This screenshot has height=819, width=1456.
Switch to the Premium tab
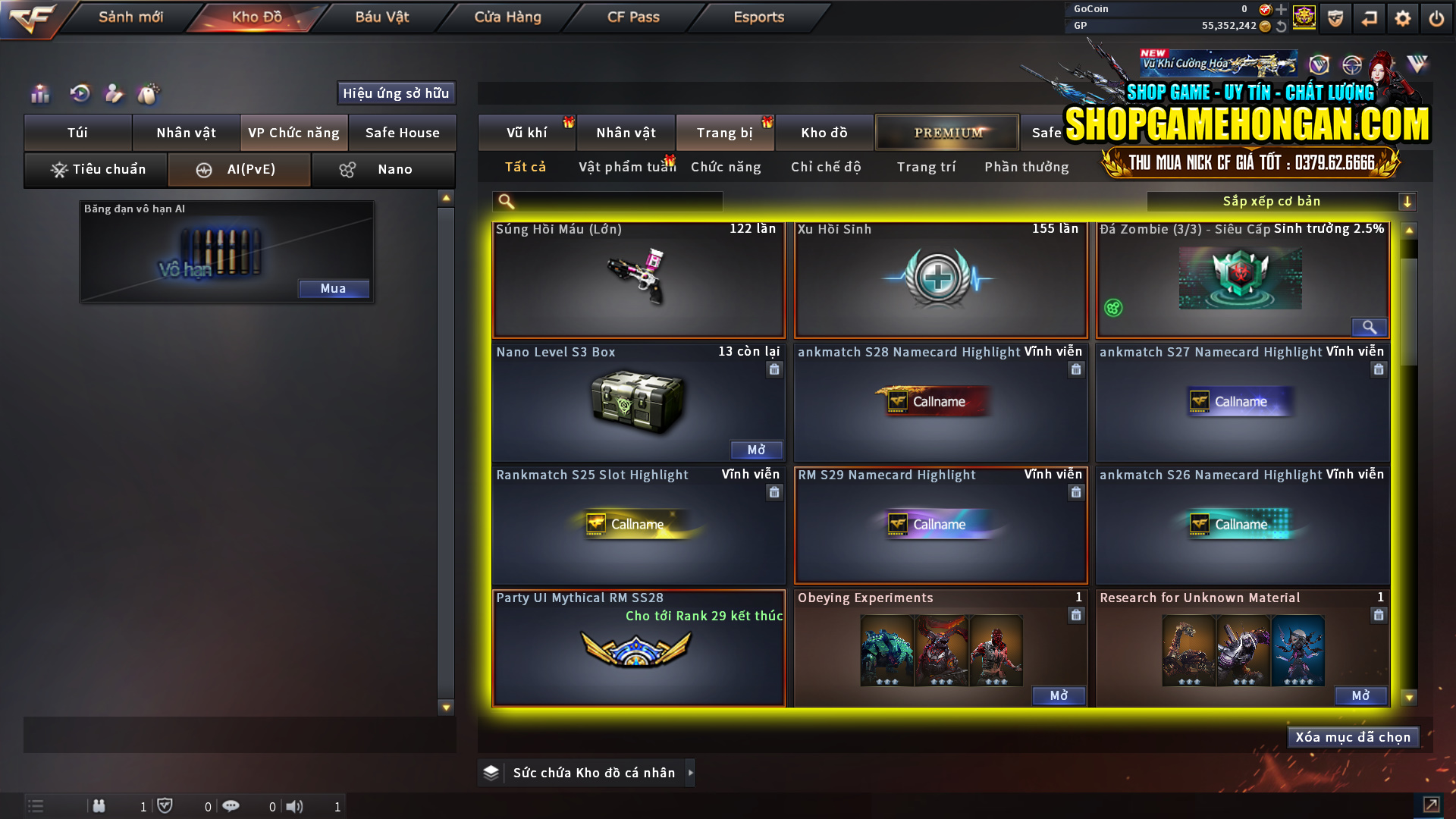point(946,132)
